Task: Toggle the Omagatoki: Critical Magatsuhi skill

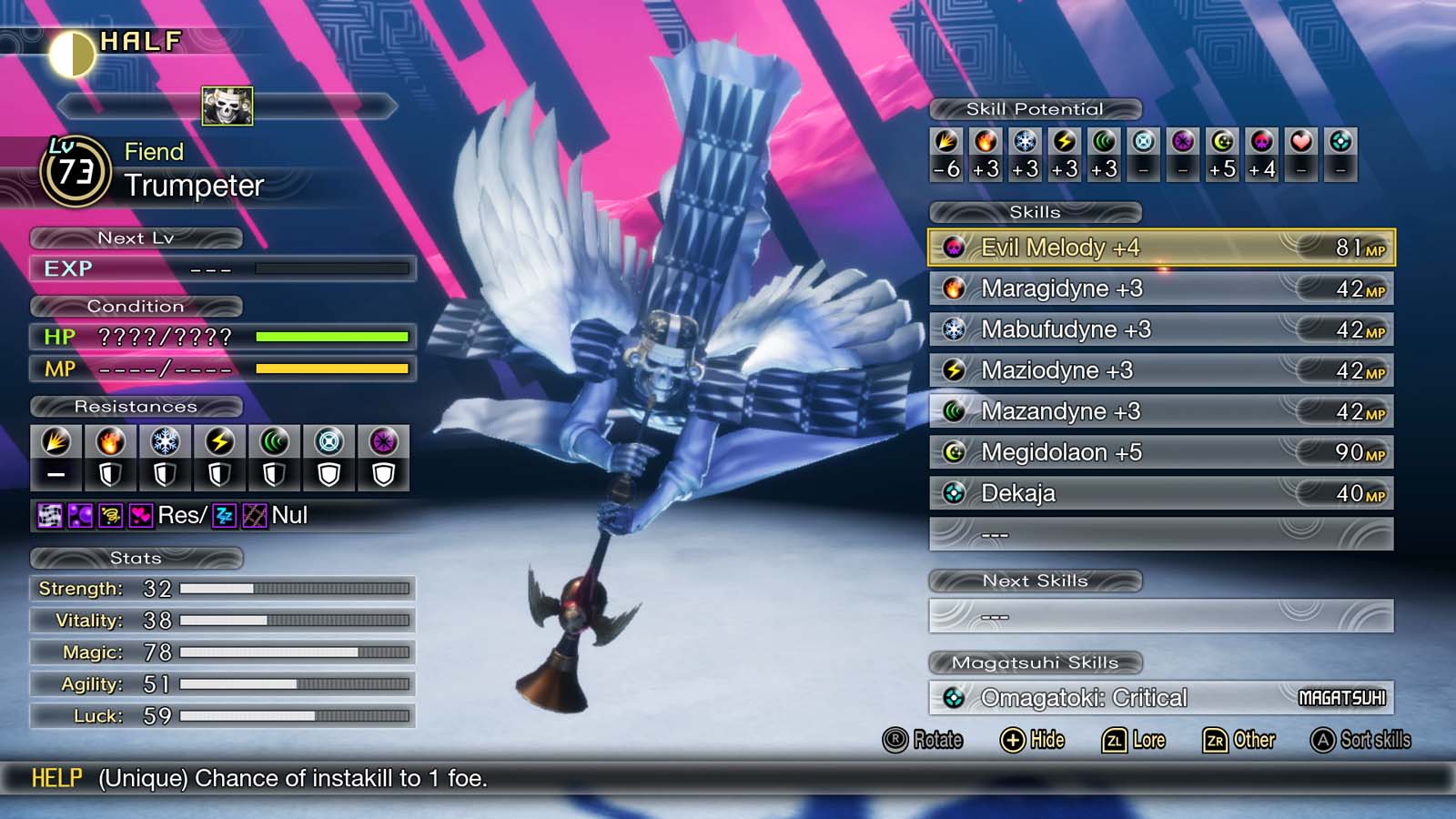Action: 1156,696
